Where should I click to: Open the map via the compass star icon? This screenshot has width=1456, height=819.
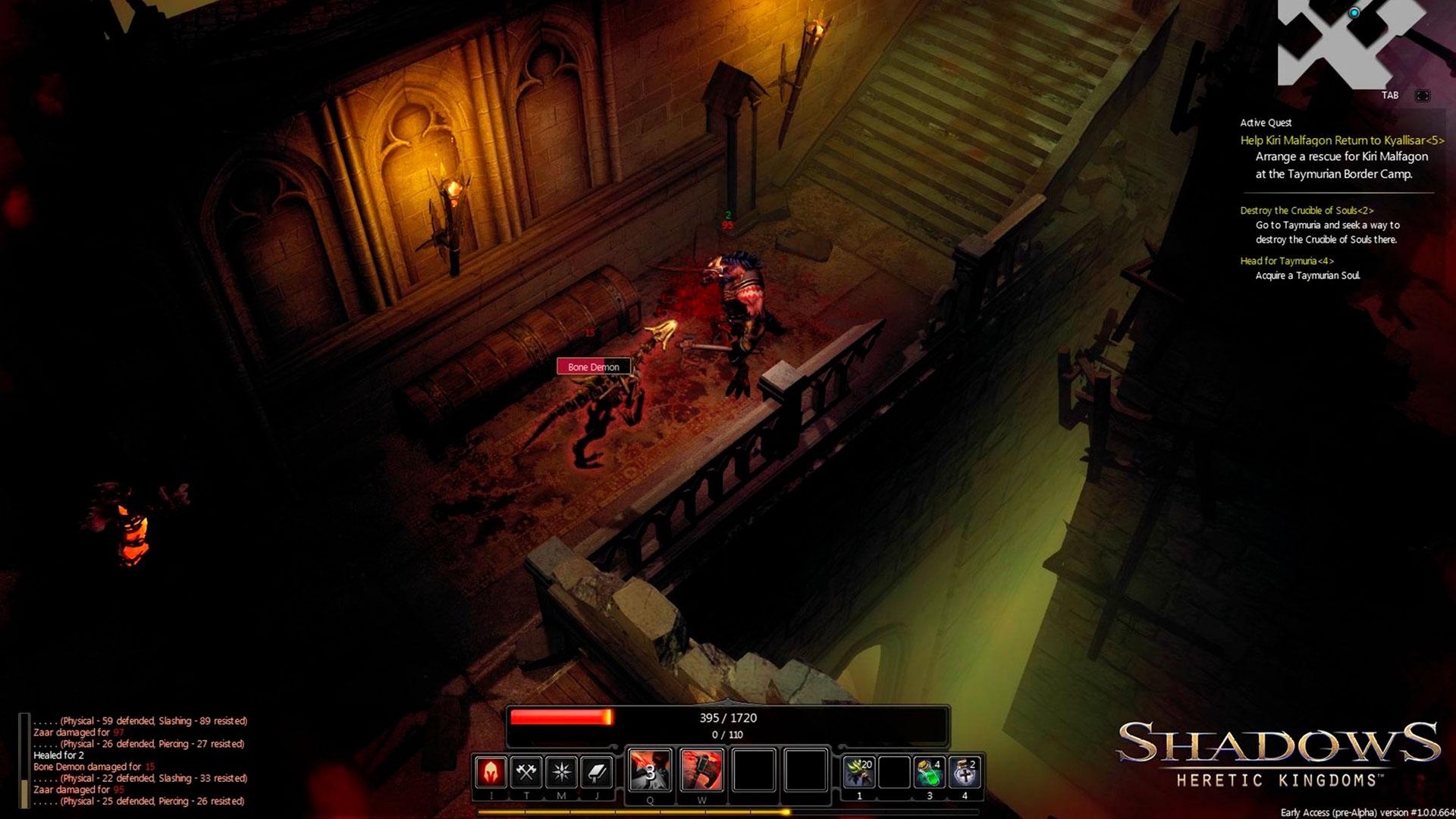[562, 772]
